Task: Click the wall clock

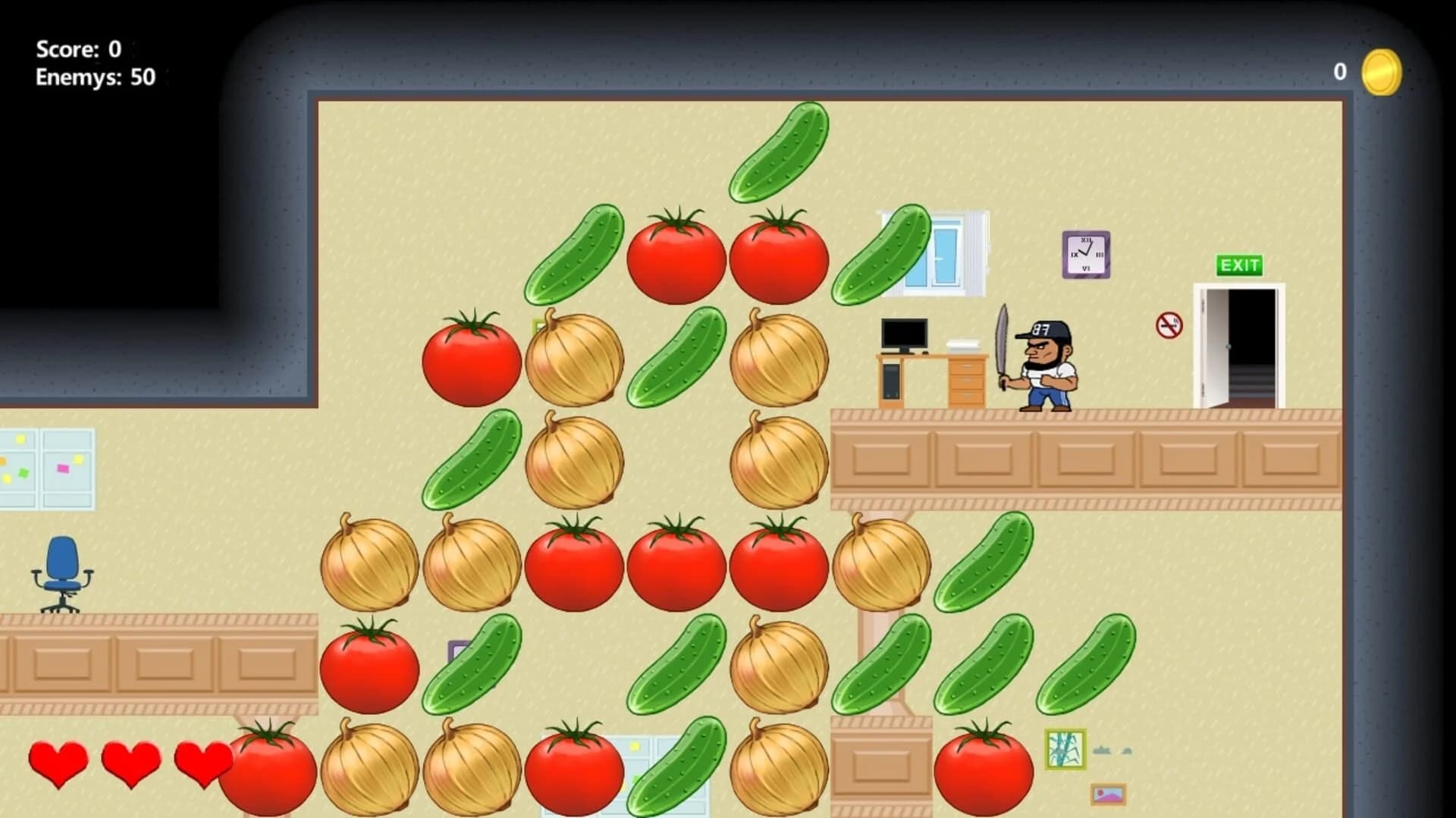Action: (x=1086, y=254)
